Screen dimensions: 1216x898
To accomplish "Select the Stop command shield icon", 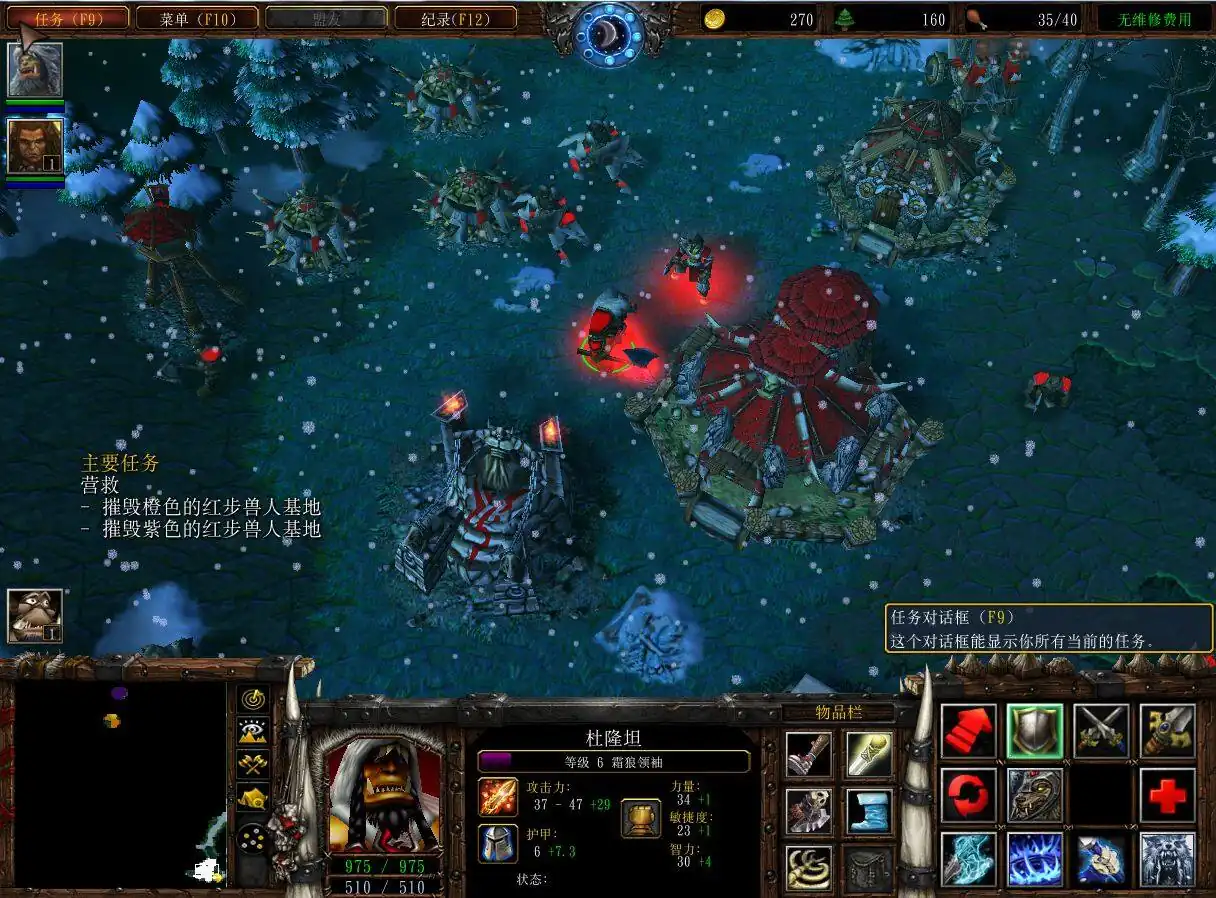I will 1034,732.
